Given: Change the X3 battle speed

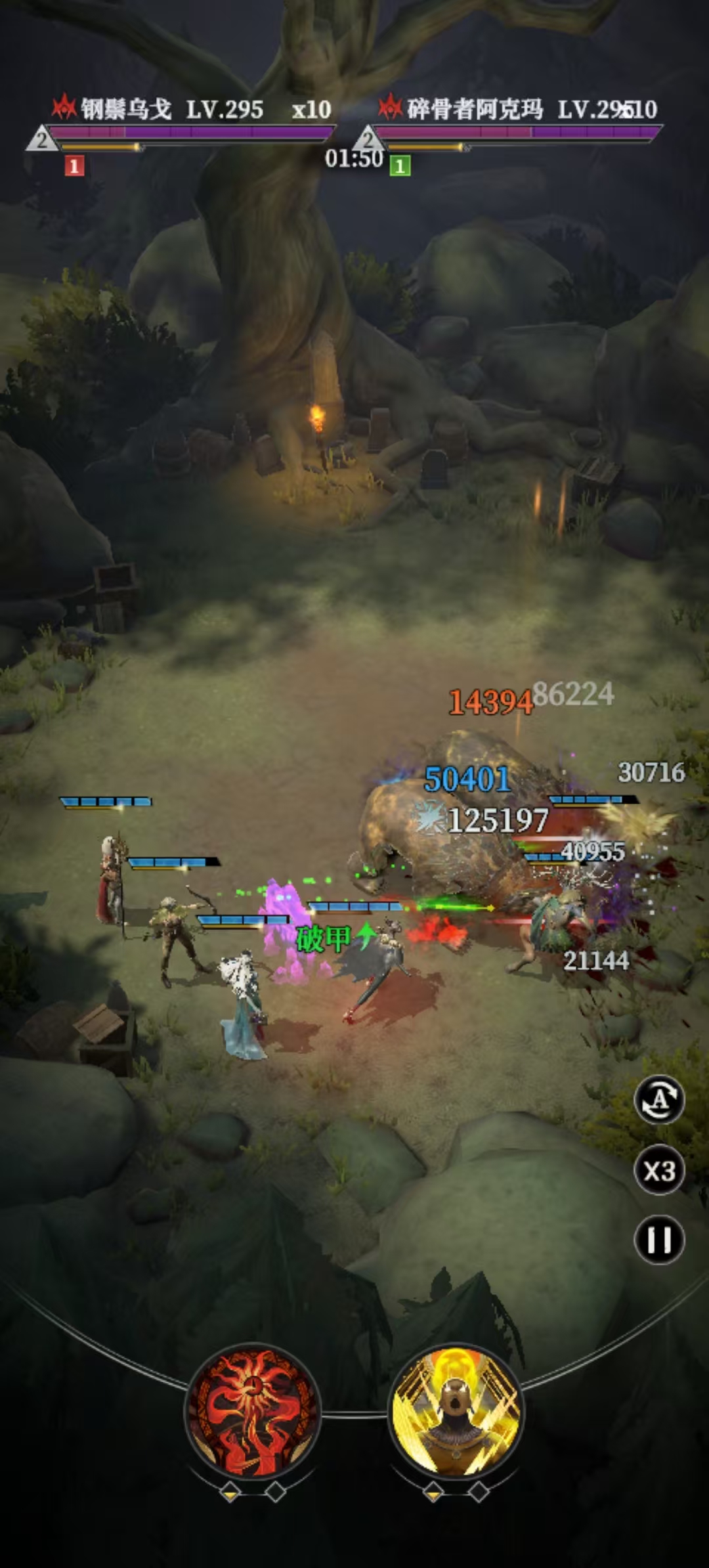Looking at the screenshot, I should [659, 1170].
